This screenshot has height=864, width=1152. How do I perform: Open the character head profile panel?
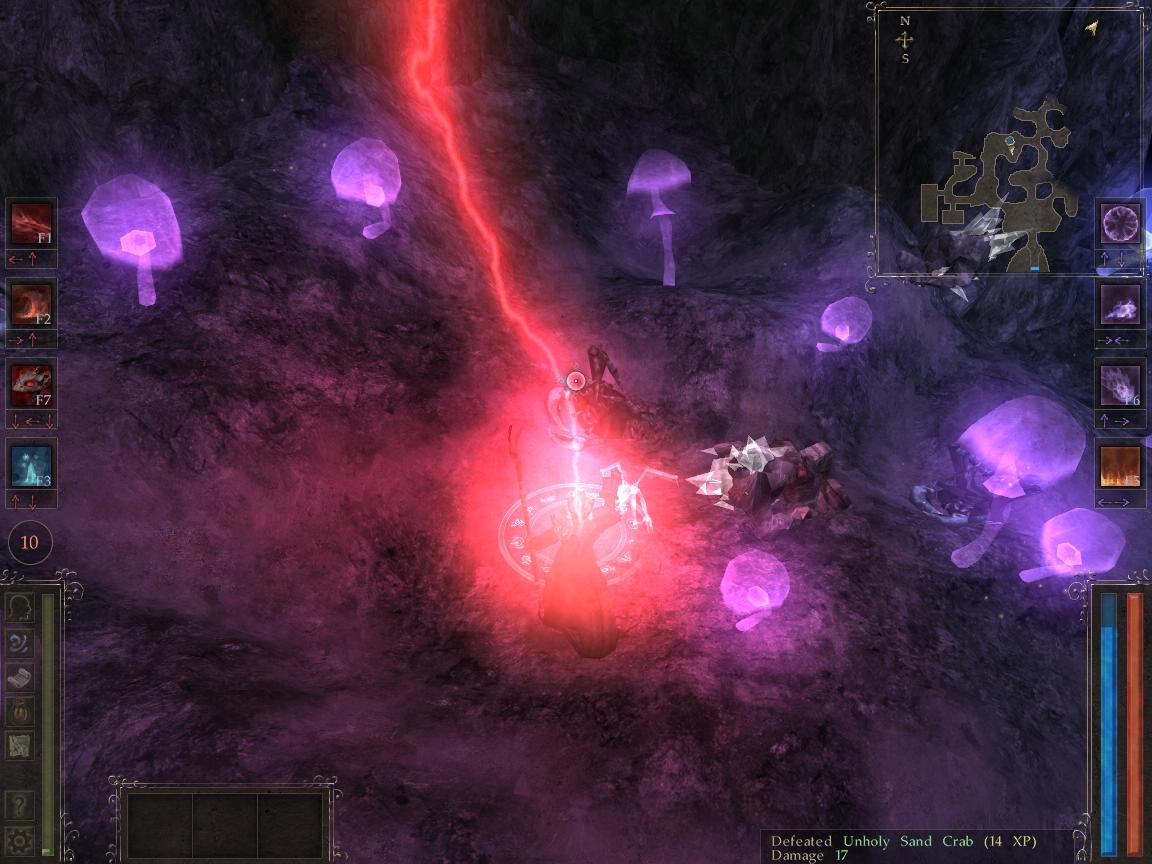point(21,607)
